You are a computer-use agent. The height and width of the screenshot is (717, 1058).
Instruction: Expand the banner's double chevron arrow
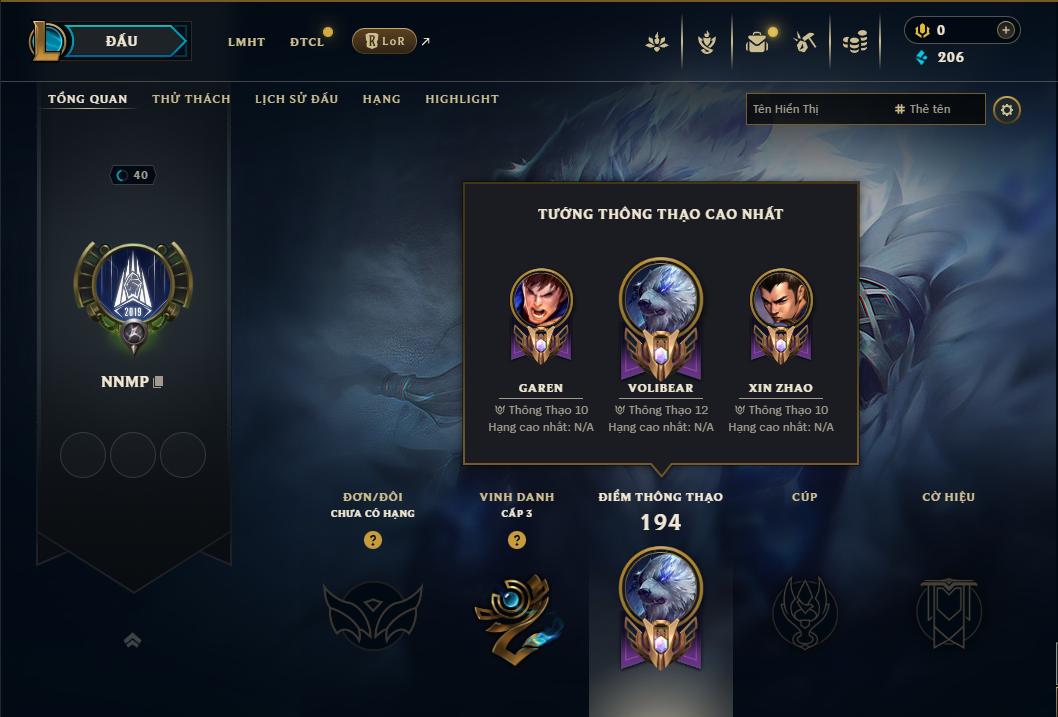[132, 640]
